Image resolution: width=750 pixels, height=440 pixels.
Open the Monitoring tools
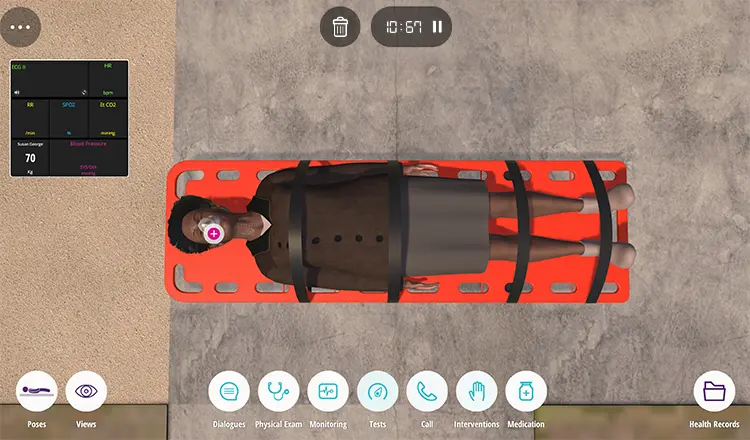coord(328,392)
